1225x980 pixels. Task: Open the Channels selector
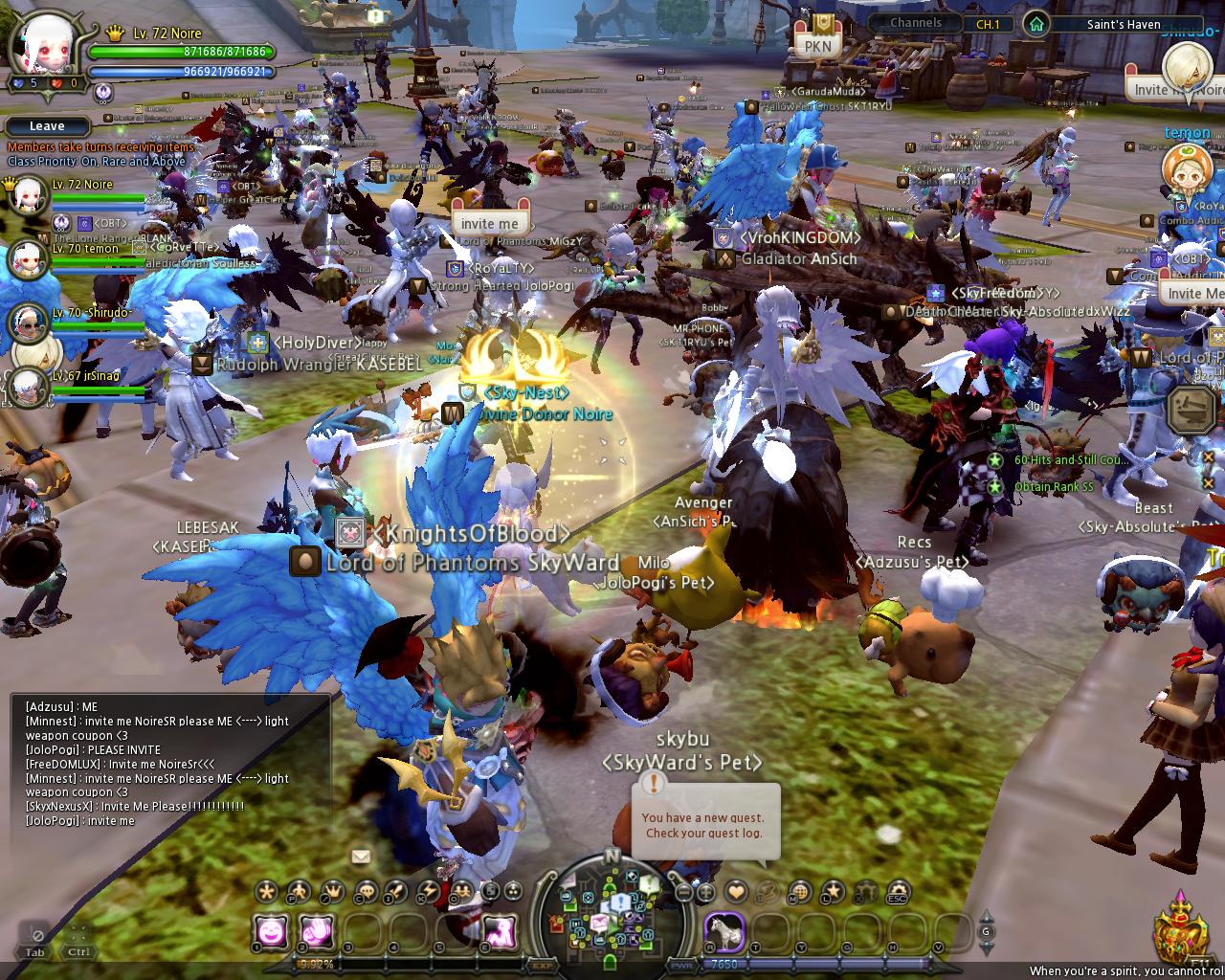point(916,23)
